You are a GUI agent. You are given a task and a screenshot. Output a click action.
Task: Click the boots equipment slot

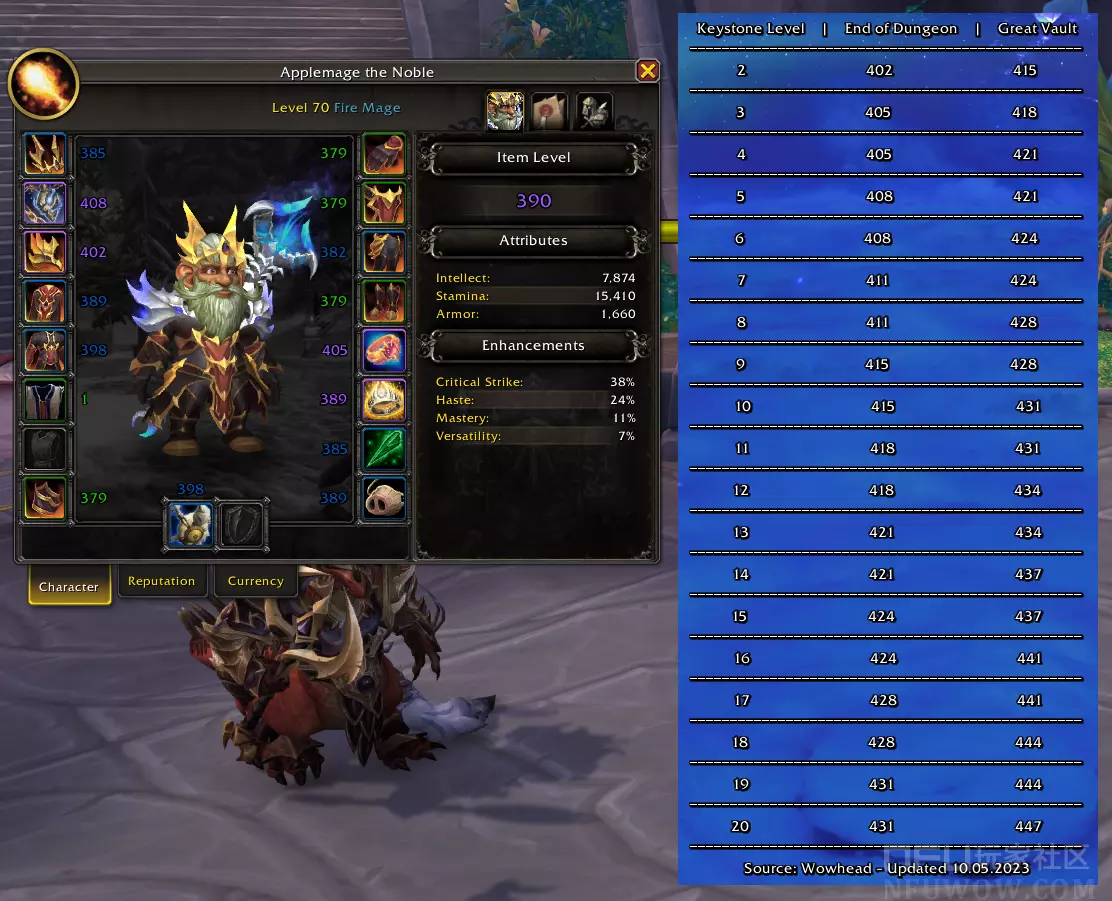[384, 301]
